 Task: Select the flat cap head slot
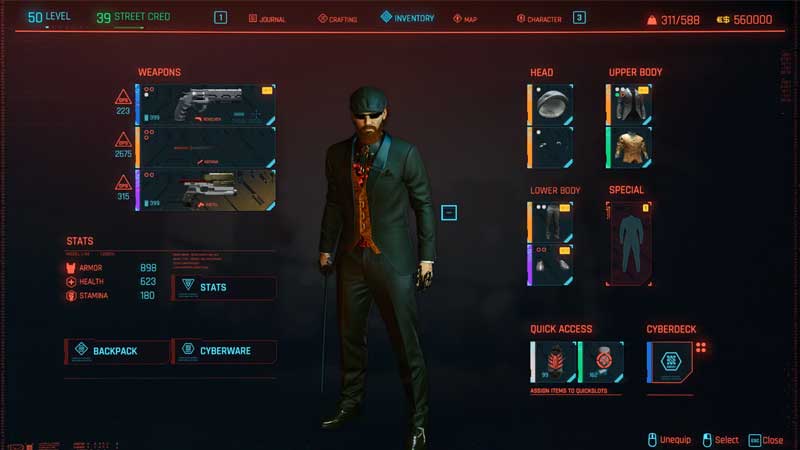point(551,104)
